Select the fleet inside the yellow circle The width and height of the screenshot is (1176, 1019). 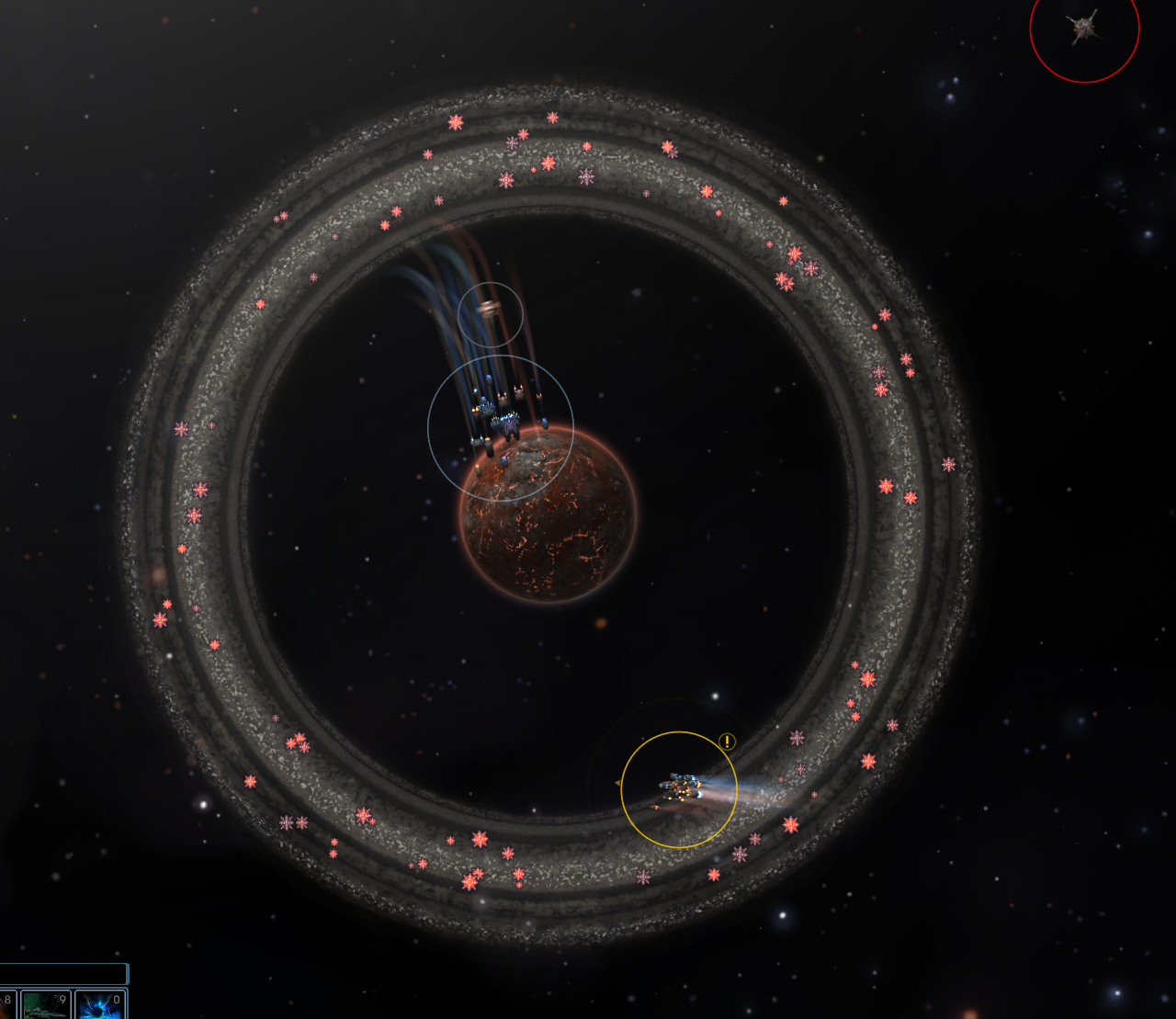tap(680, 788)
